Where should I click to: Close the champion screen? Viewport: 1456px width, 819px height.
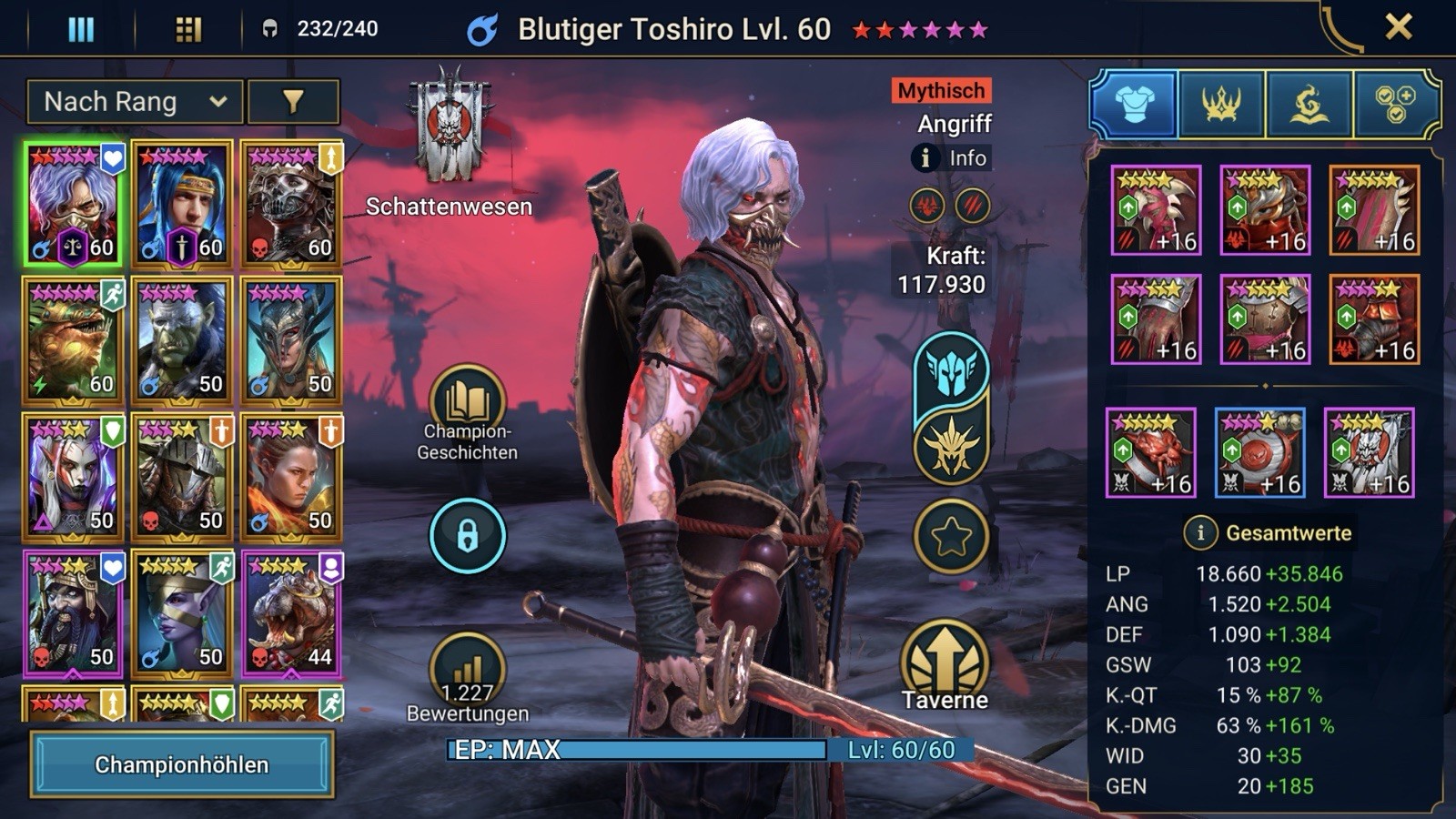[1398, 27]
